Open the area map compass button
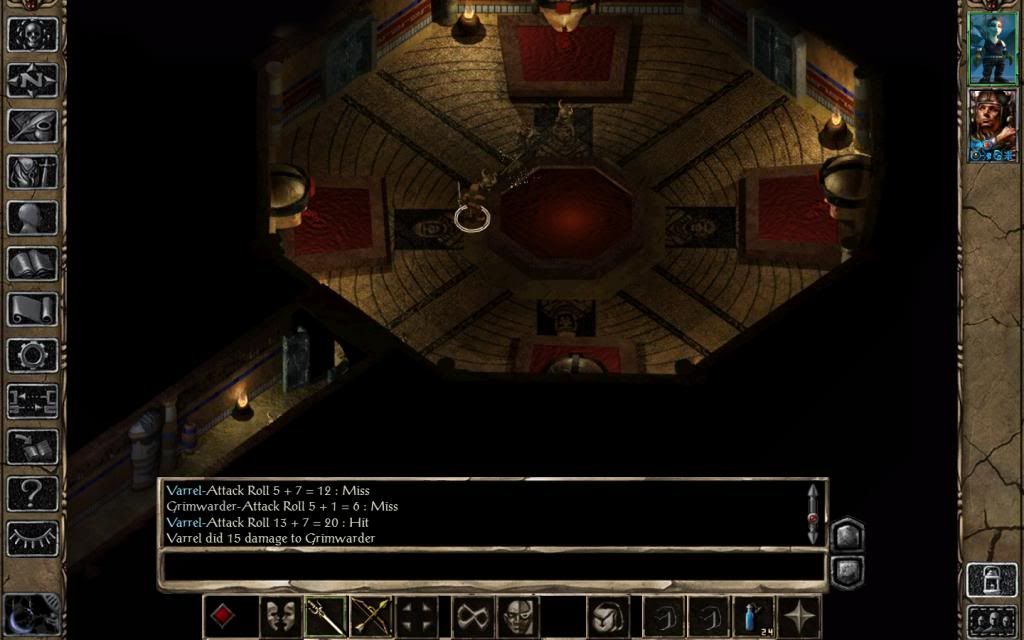Viewport: 1024px width, 640px height. point(32,80)
